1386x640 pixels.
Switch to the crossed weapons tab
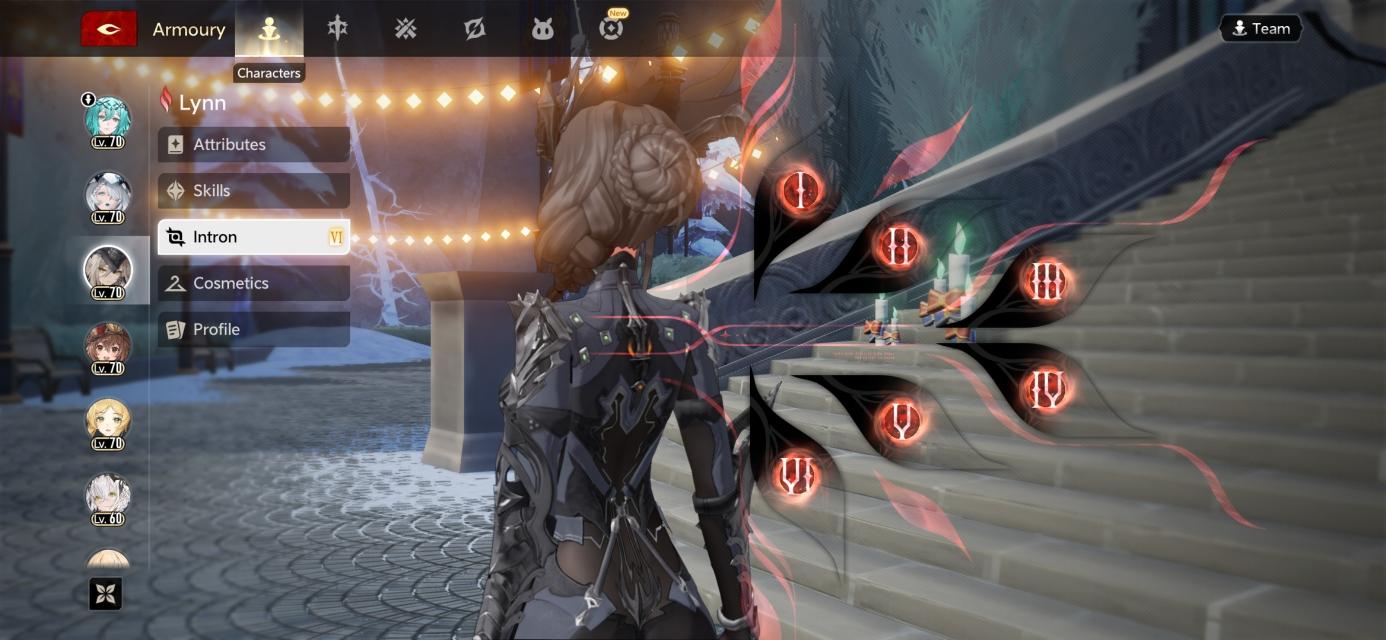click(405, 29)
